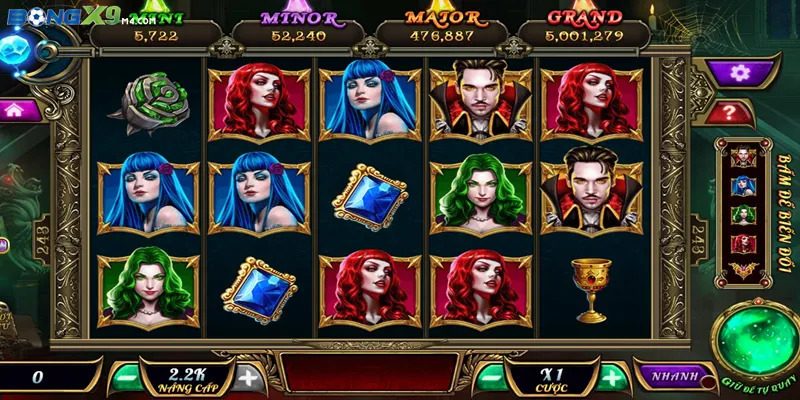
Task: Open the red question mark help
Action: [x=741, y=112]
